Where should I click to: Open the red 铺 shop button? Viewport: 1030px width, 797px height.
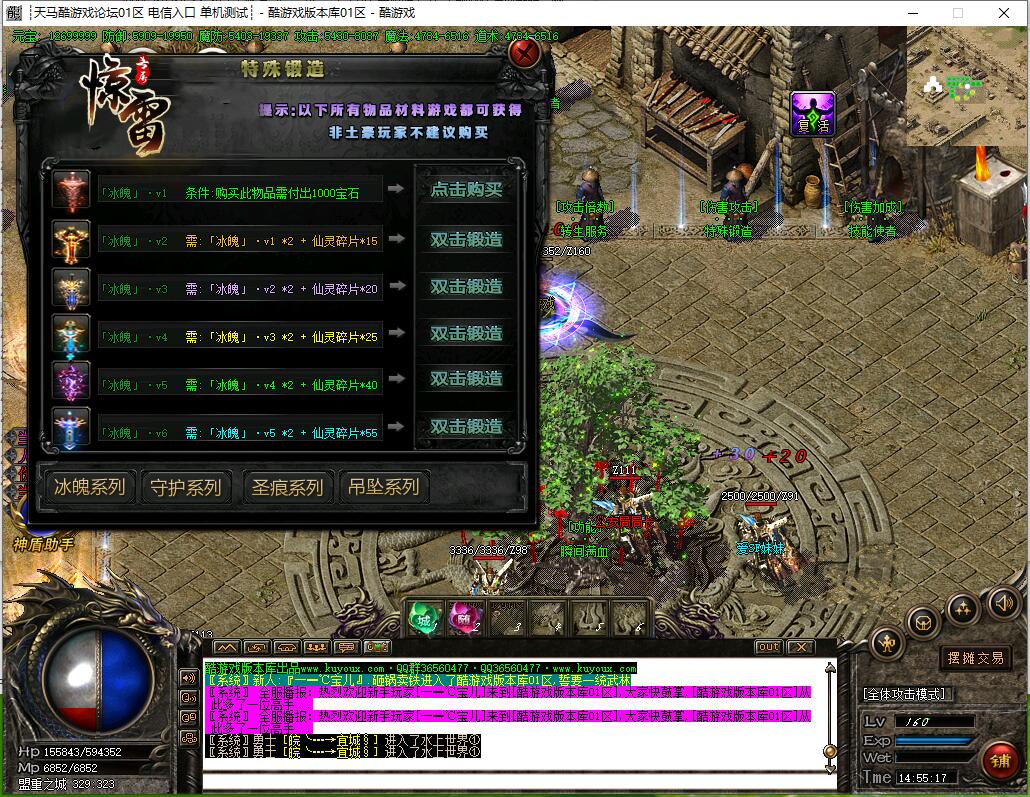click(999, 760)
